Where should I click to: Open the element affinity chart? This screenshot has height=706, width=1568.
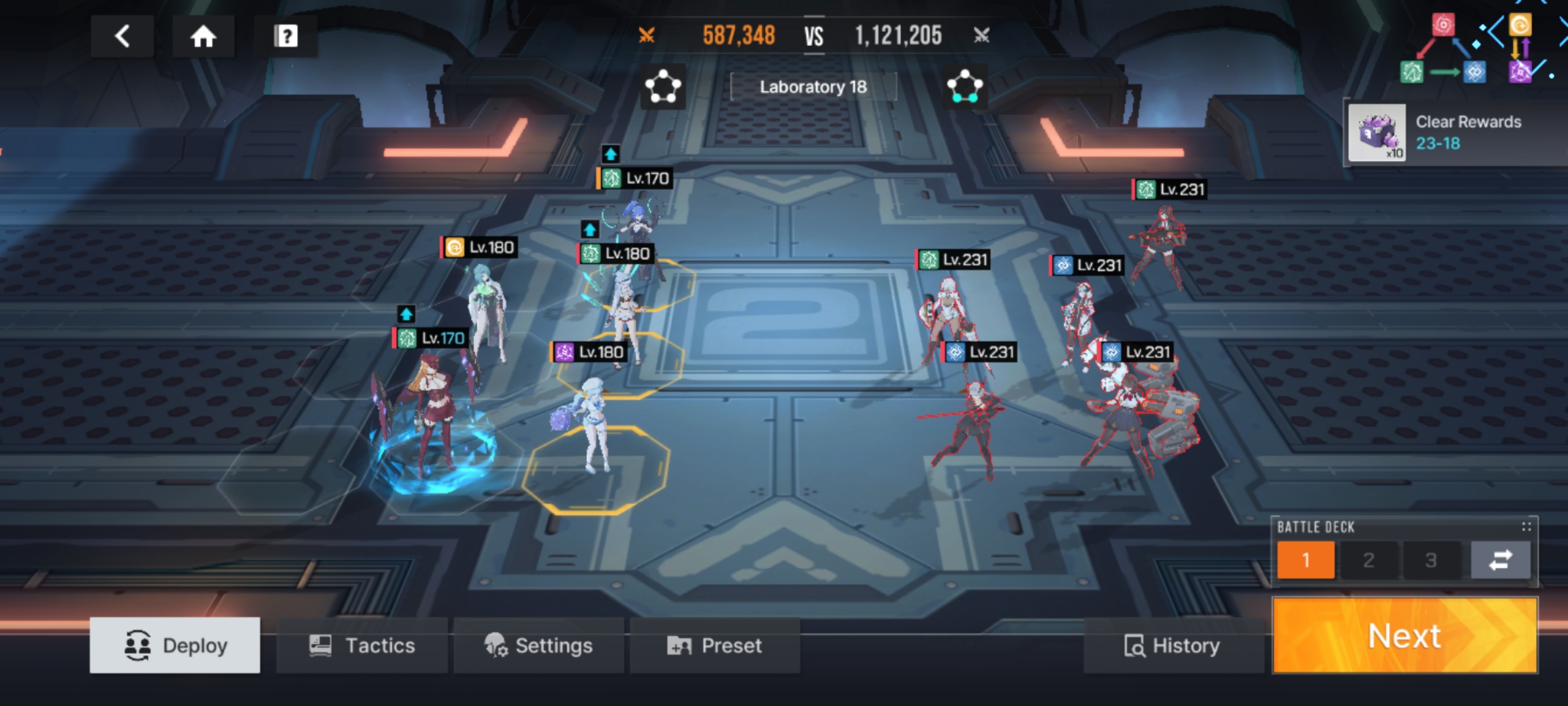pos(1477,49)
